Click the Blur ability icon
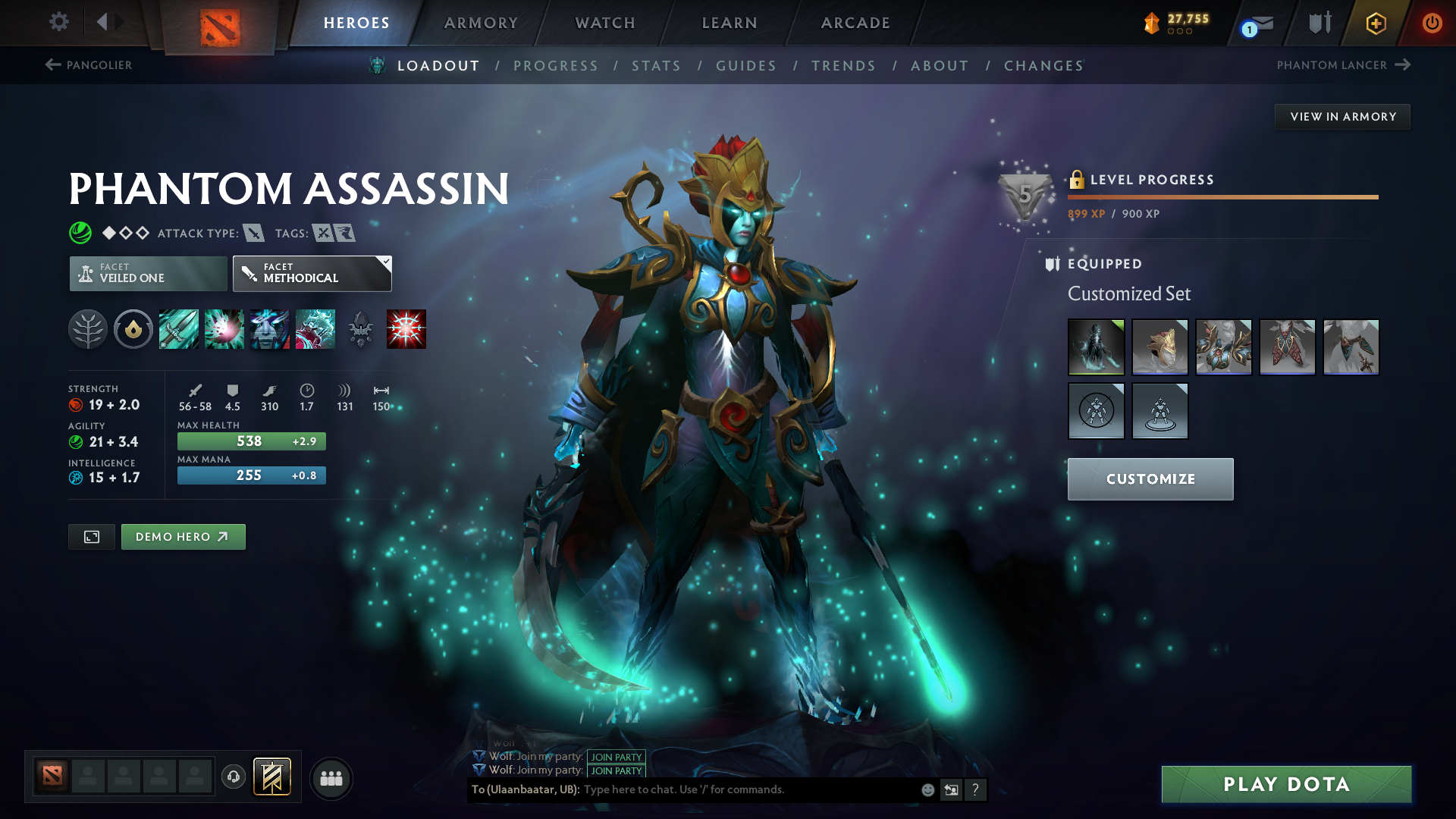The image size is (1456, 819). click(269, 329)
